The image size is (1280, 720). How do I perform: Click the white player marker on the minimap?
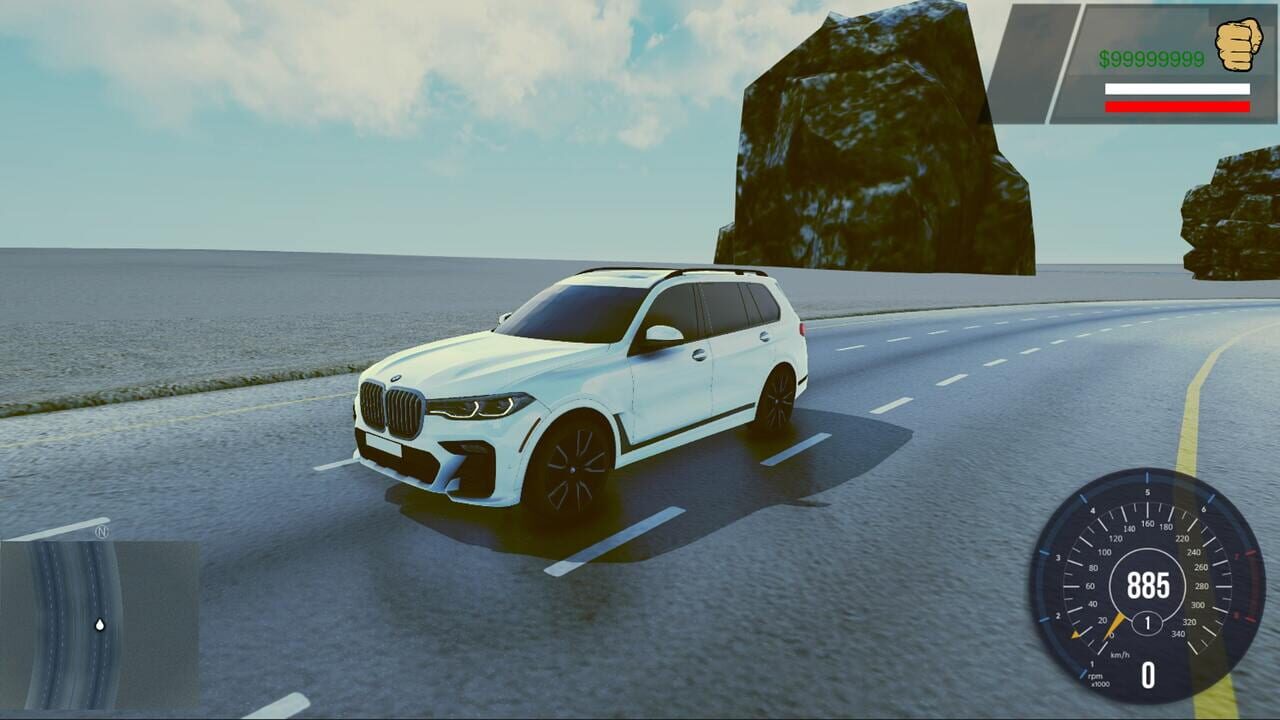101,624
